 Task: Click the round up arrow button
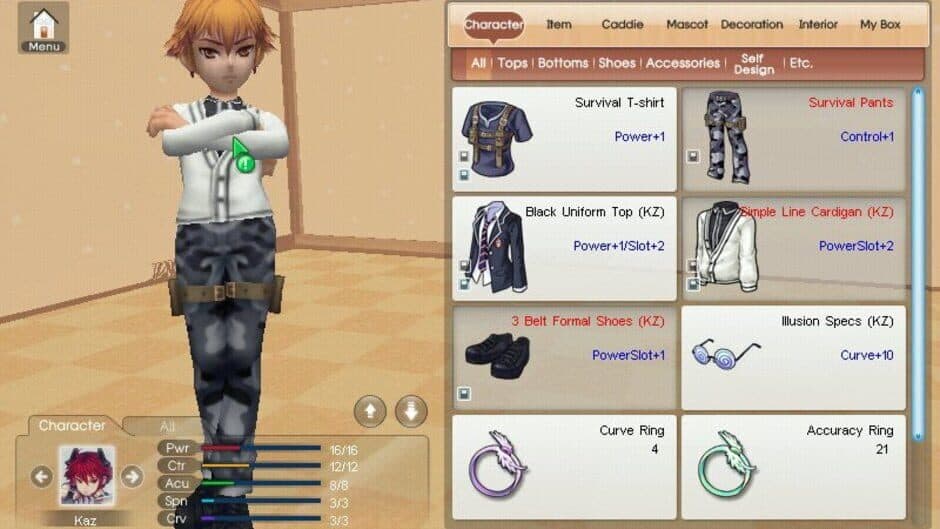point(370,411)
